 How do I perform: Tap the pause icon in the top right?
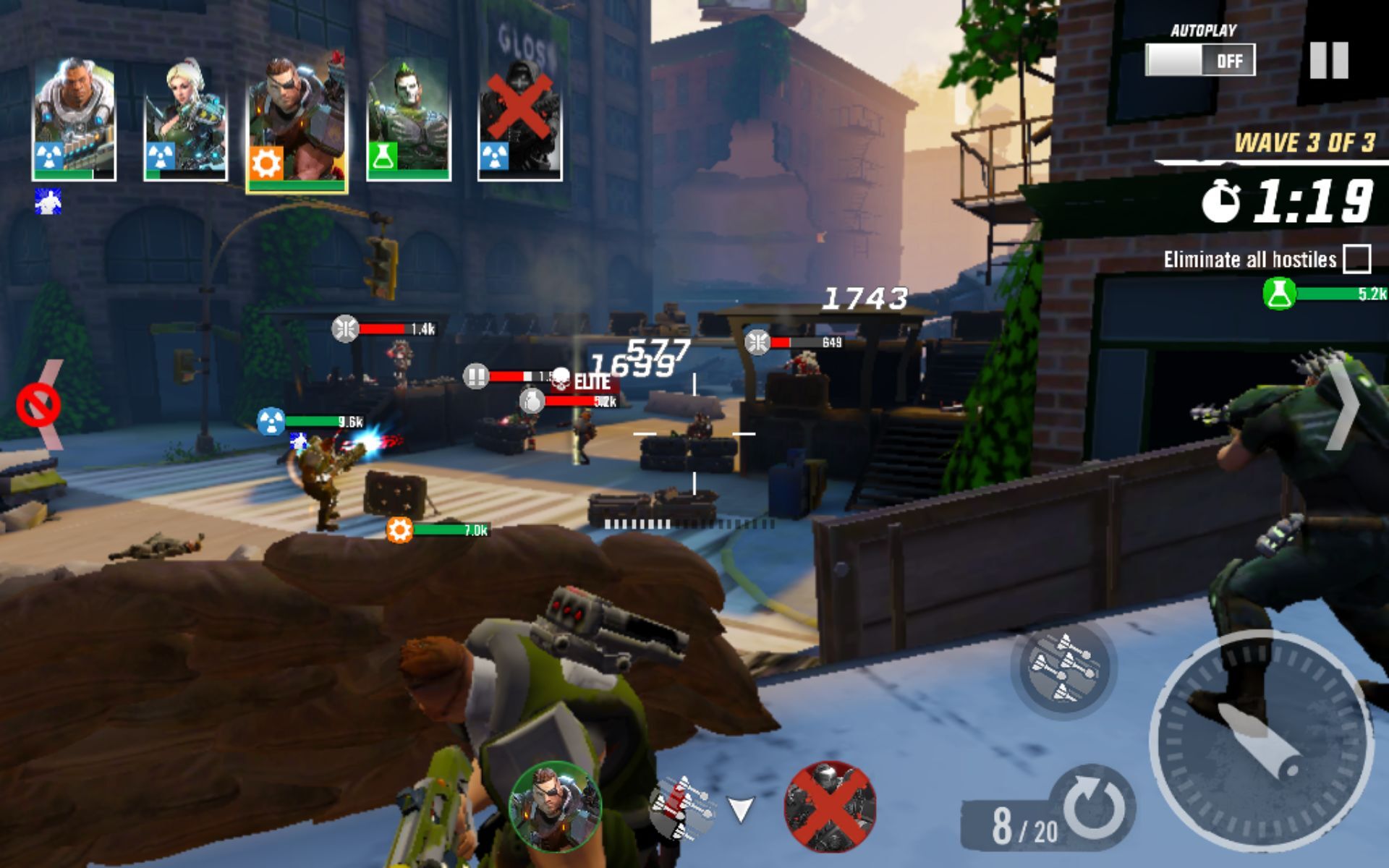coord(1331,61)
